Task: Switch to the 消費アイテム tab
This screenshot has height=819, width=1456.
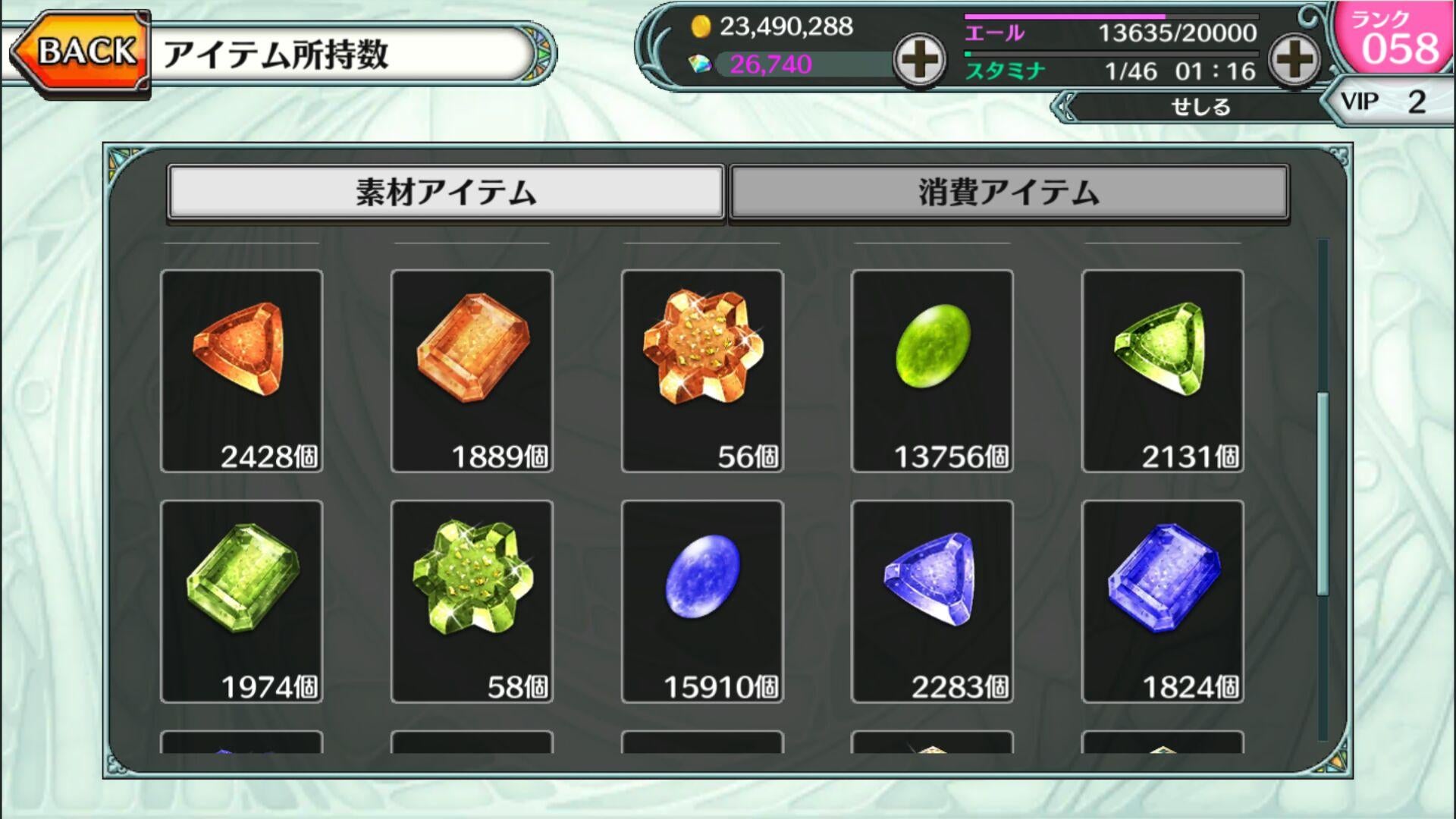Action: pos(1009,192)
